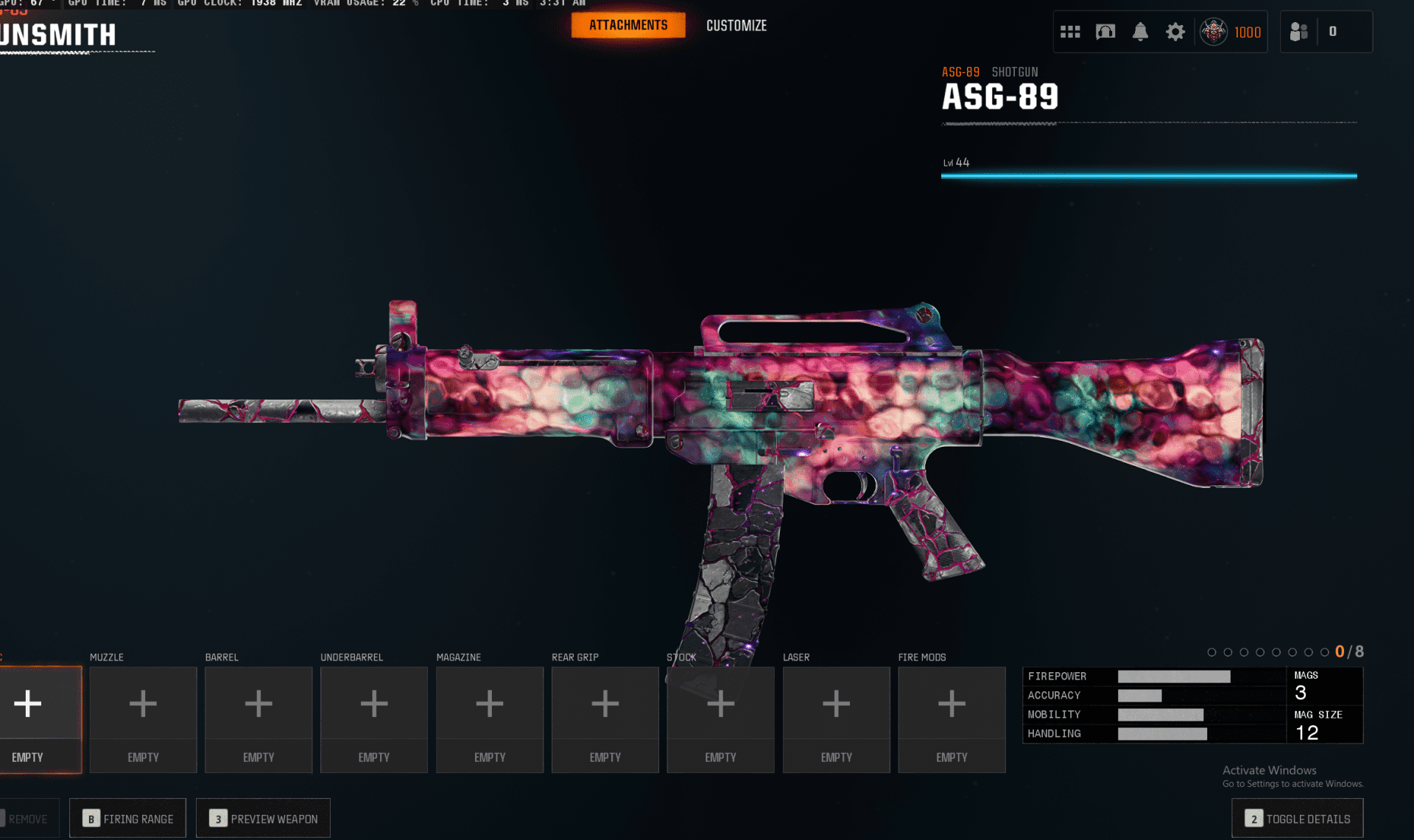Open the grid menu icon
1414x840 pixels.
(x=1070, y=32)
